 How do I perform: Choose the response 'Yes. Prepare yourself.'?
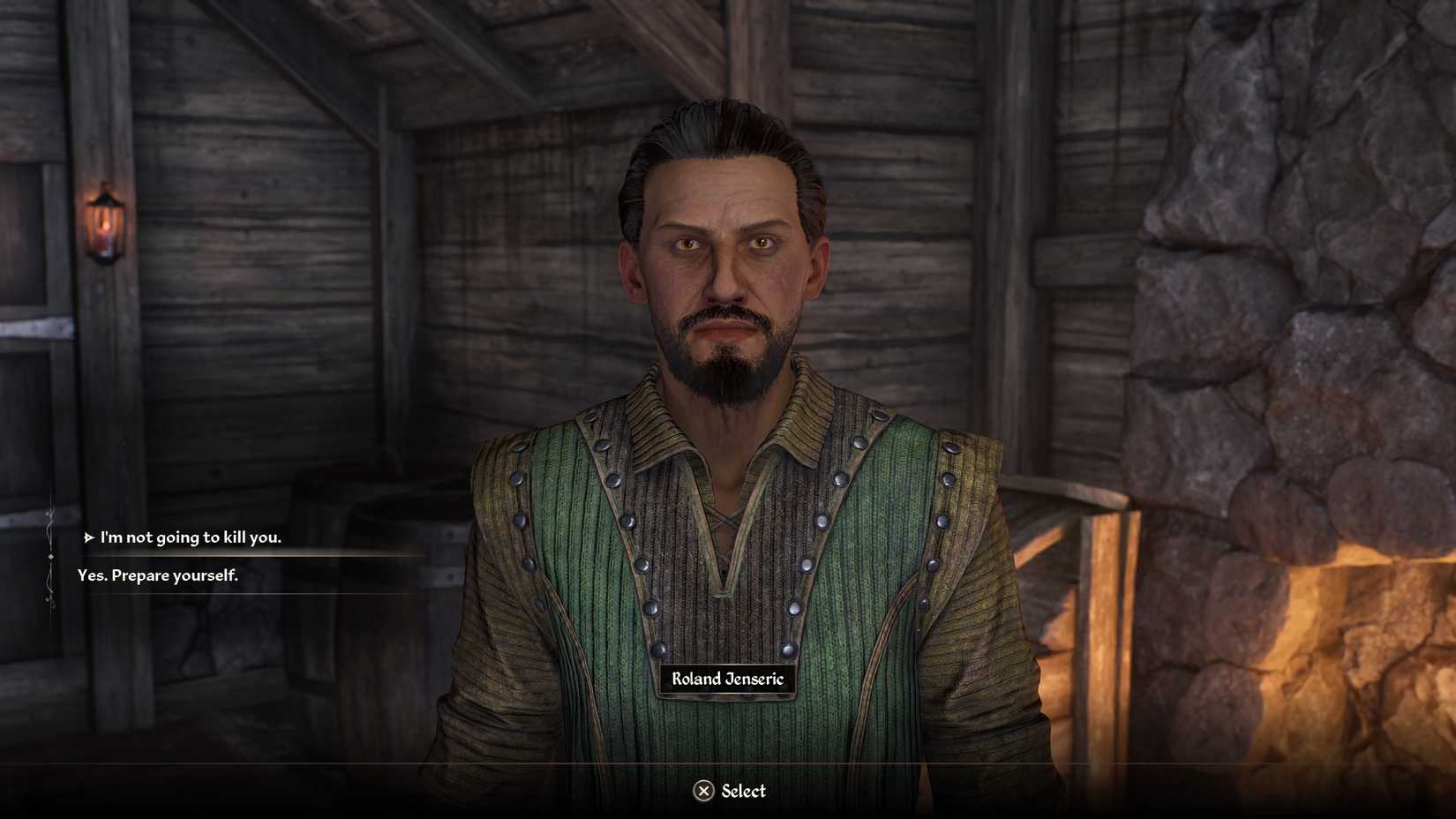pyautogui.click(x=157, y=575)
